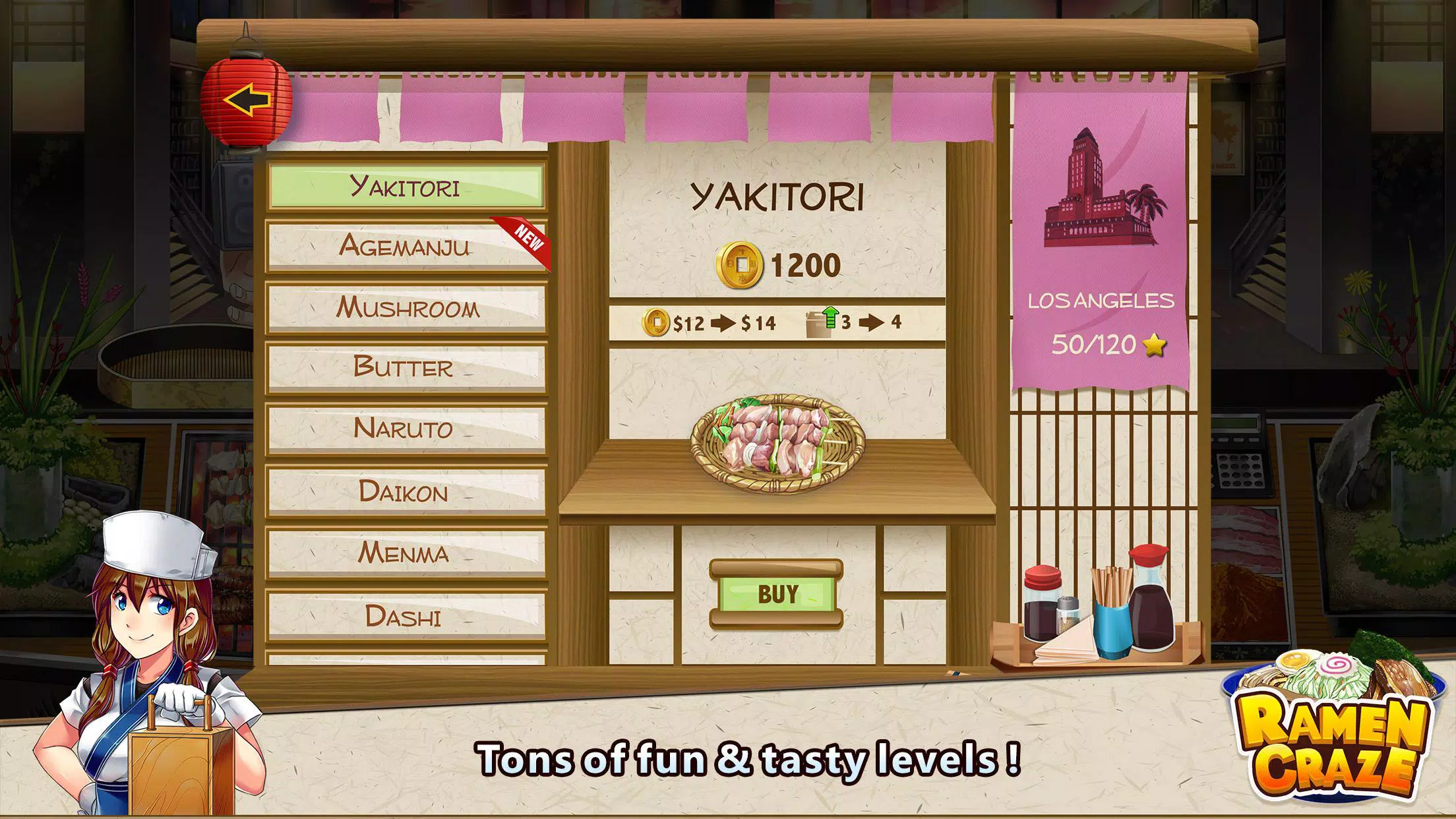This screenshot has height=819, width=1456.
Task: Select the Daikon menu item
Action: click(x=406, y=491)
